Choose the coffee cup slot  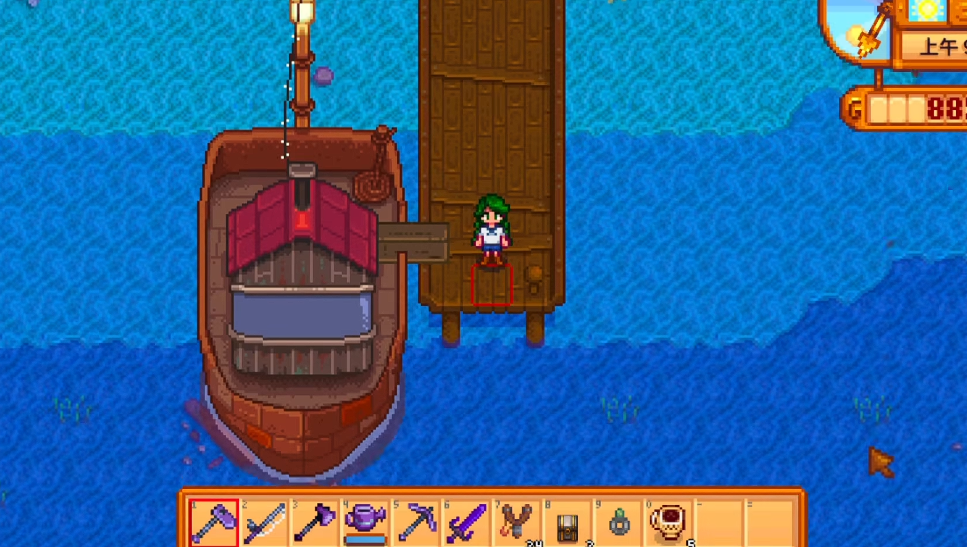[668, 522]
